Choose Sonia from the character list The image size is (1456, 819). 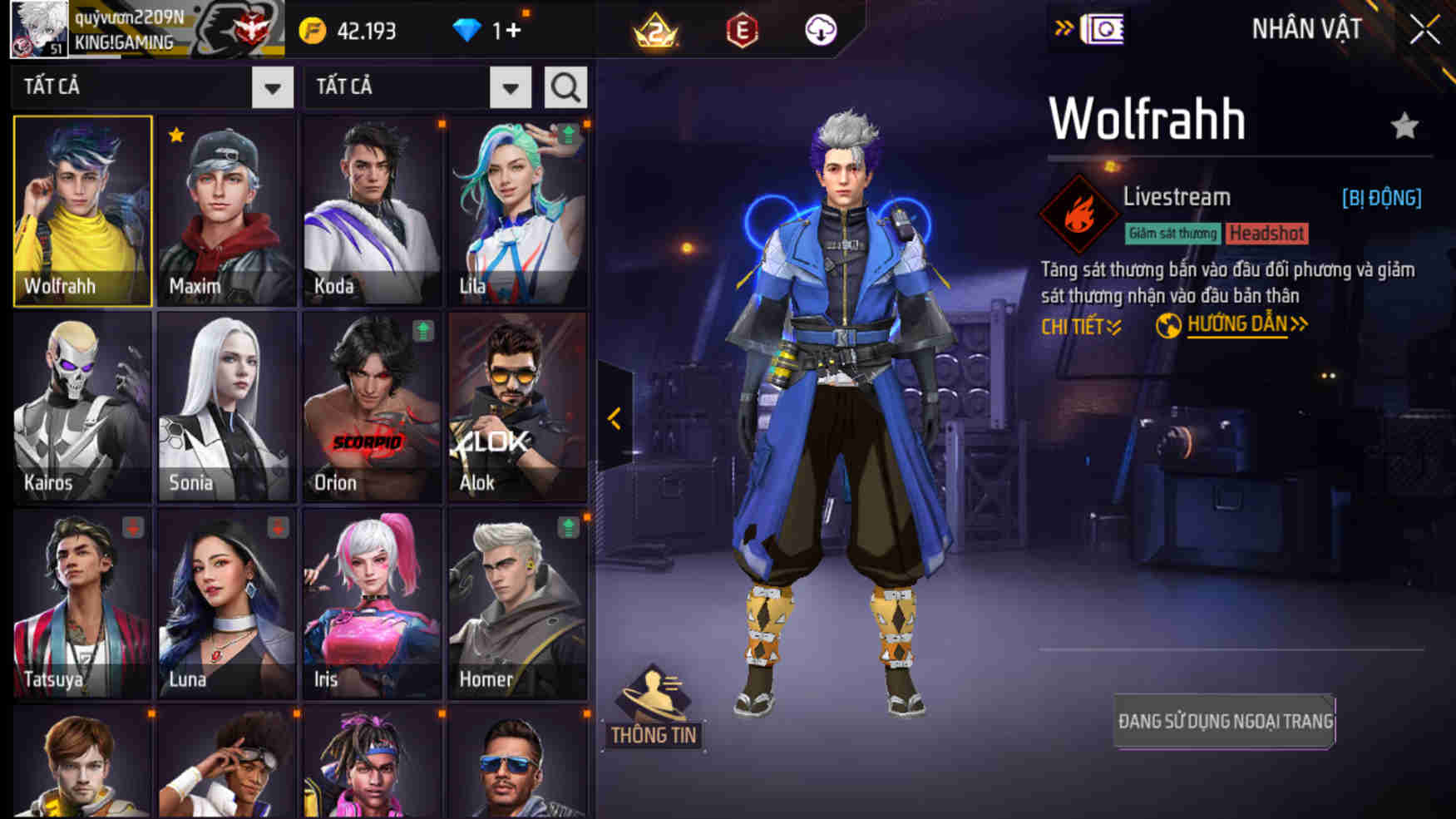tap(226, 407)
